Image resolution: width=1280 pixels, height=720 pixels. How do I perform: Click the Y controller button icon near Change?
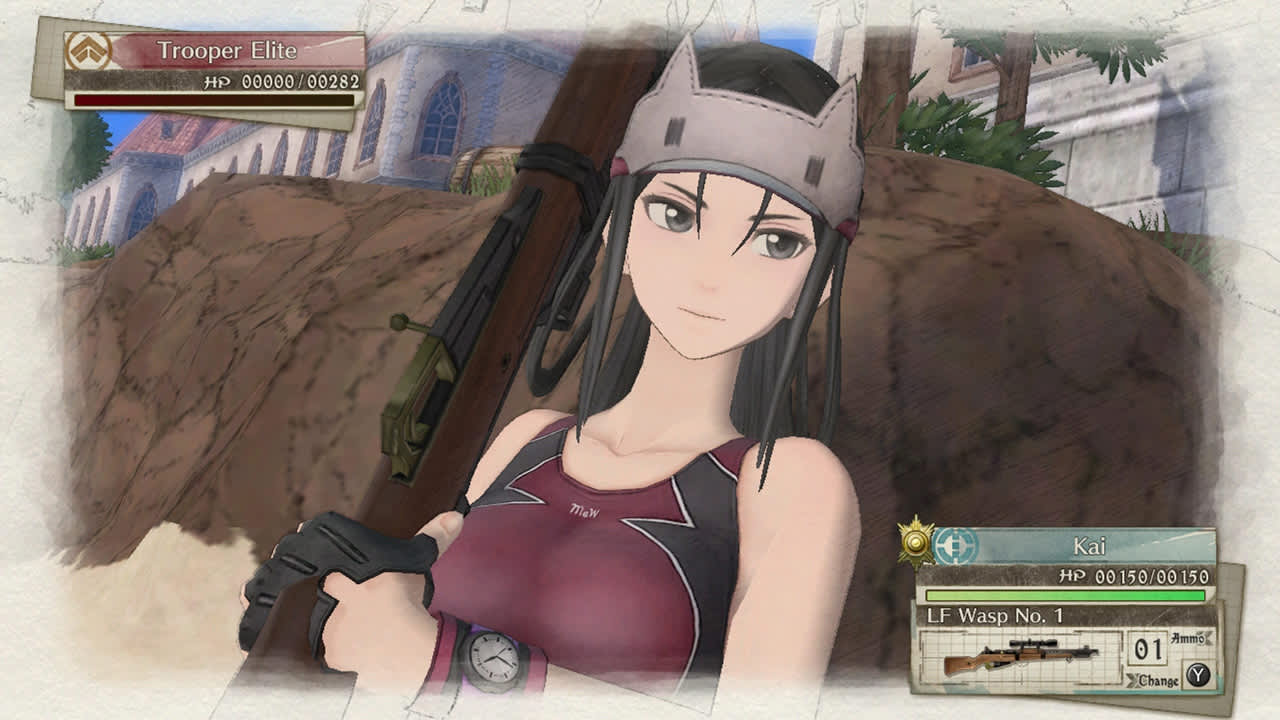tap(1201, 674)
